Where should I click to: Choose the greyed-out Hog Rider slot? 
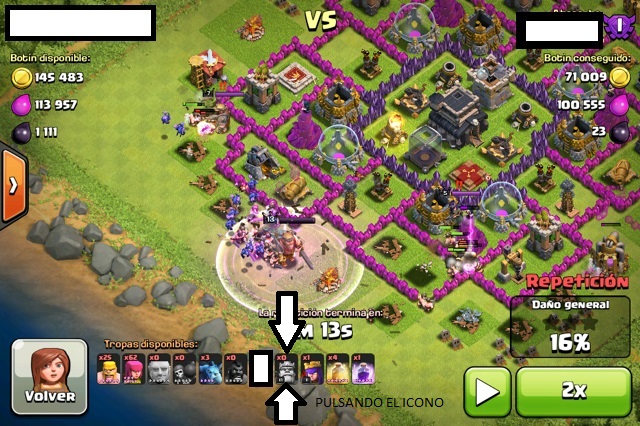click(234, 369)
